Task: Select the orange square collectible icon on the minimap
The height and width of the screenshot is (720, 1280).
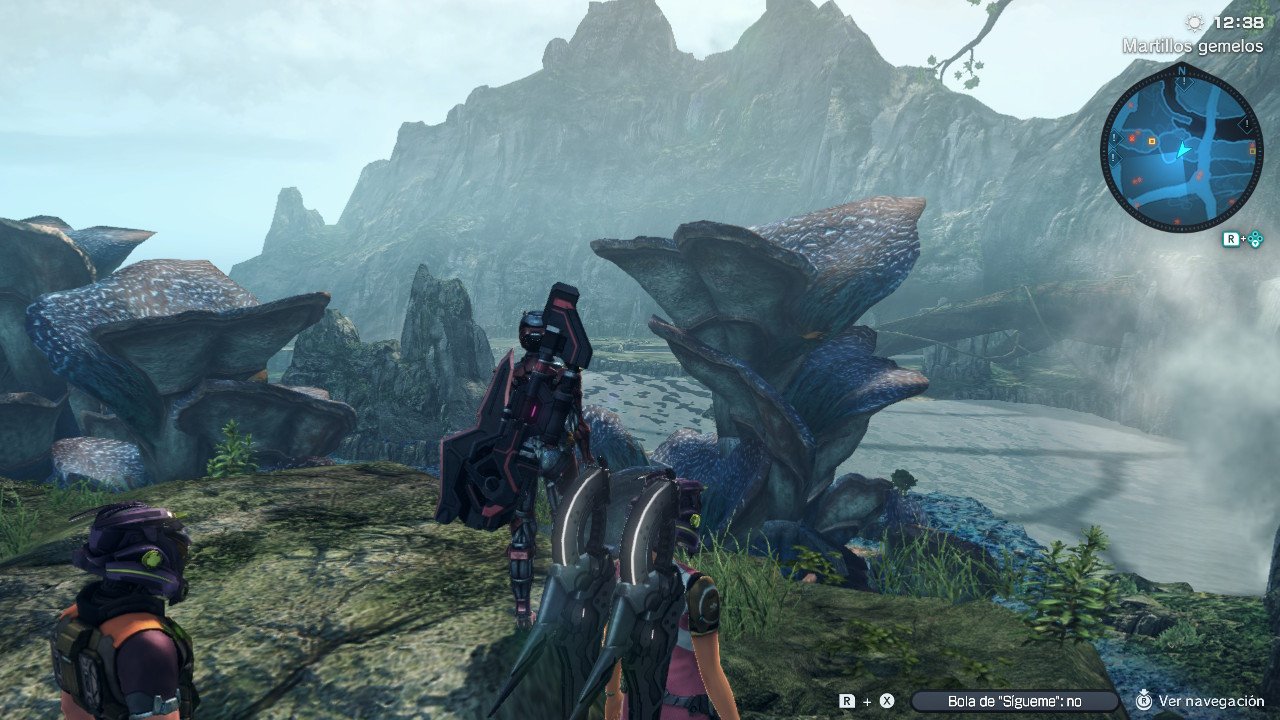Action: tap(1151, 141)
